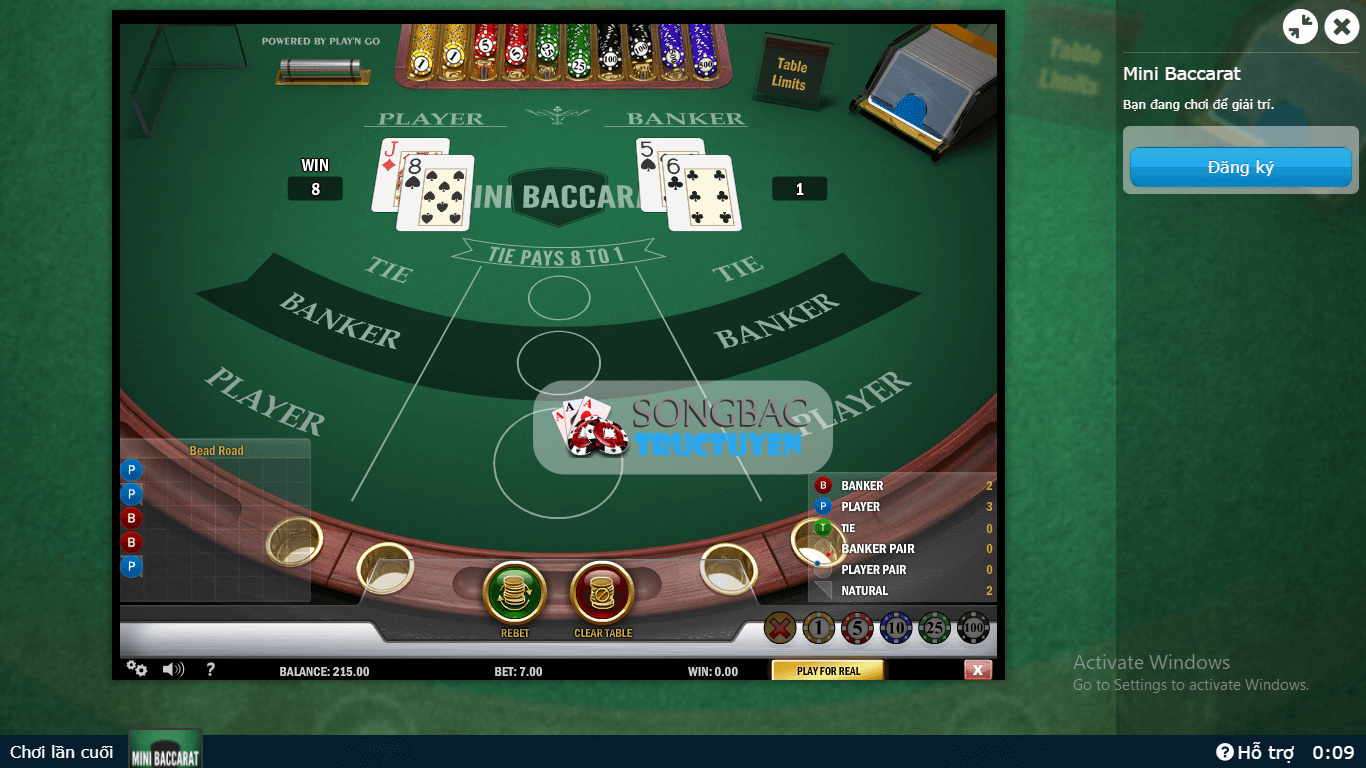Toggle the sound speaker icon

point(173,669)
